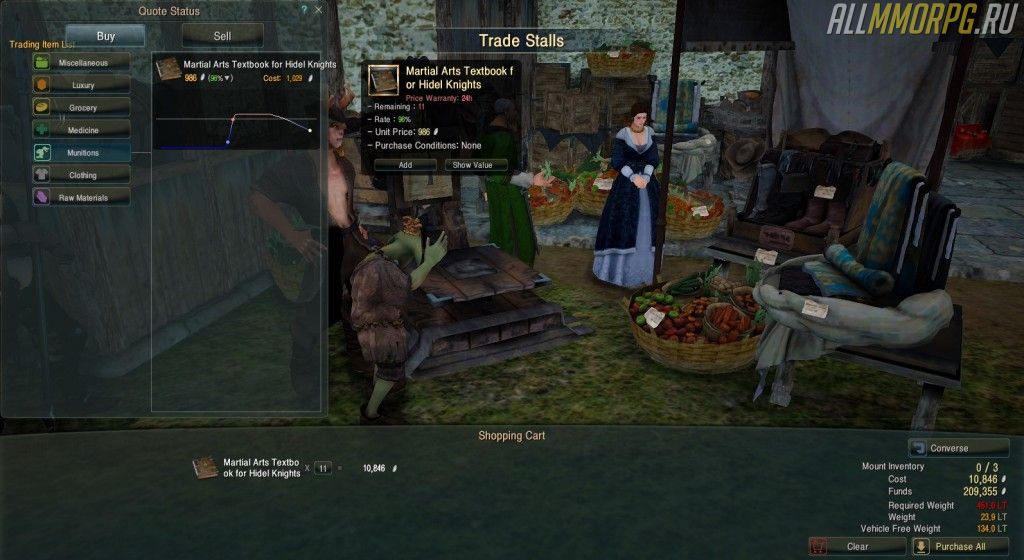Purchase all items in the cart
Image resolution: width=1024 pixels, height=560 pixels.
click(960, 547)
